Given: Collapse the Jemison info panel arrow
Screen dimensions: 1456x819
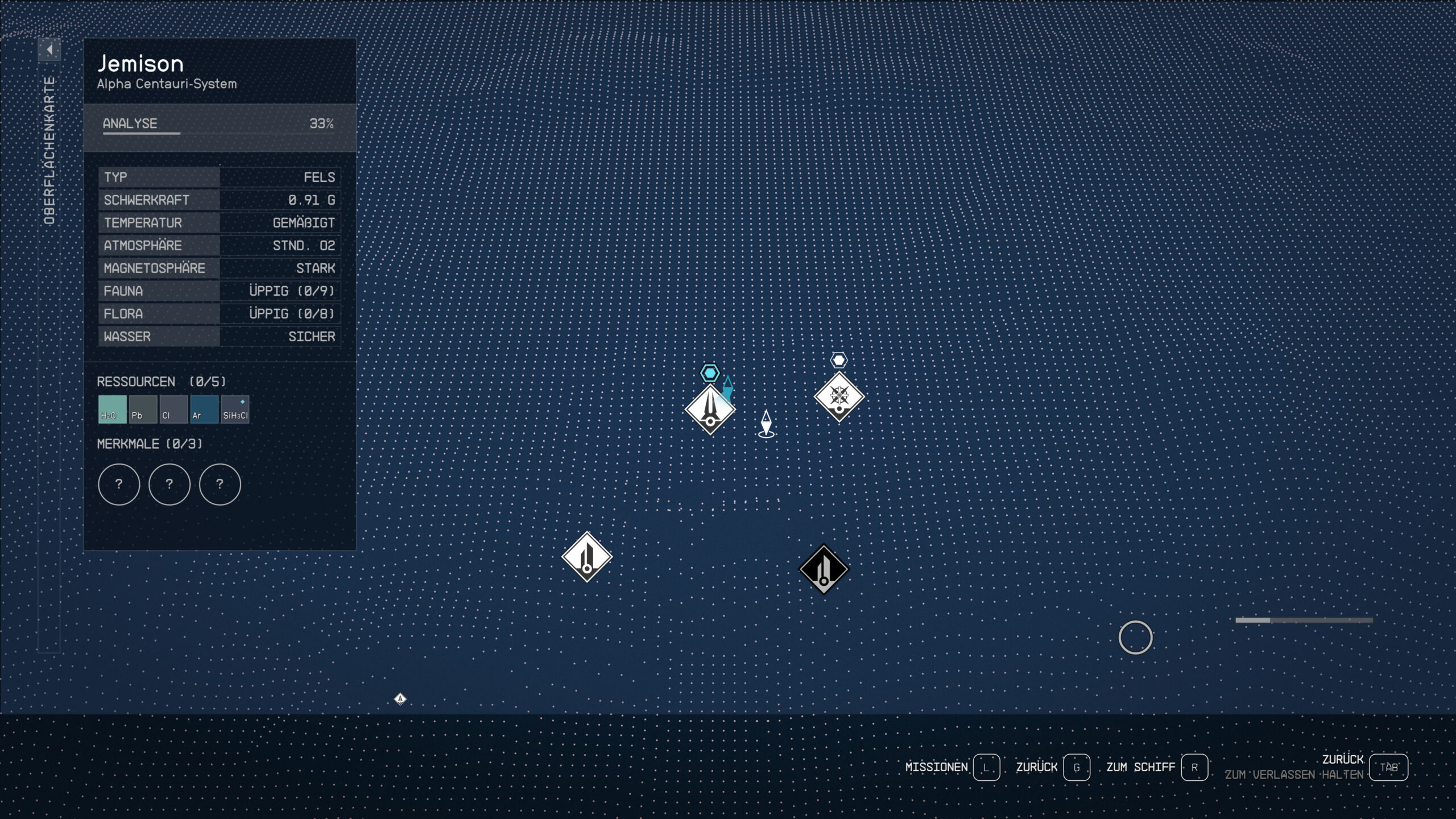Looking at the screenshot, I should coord(49,50).
